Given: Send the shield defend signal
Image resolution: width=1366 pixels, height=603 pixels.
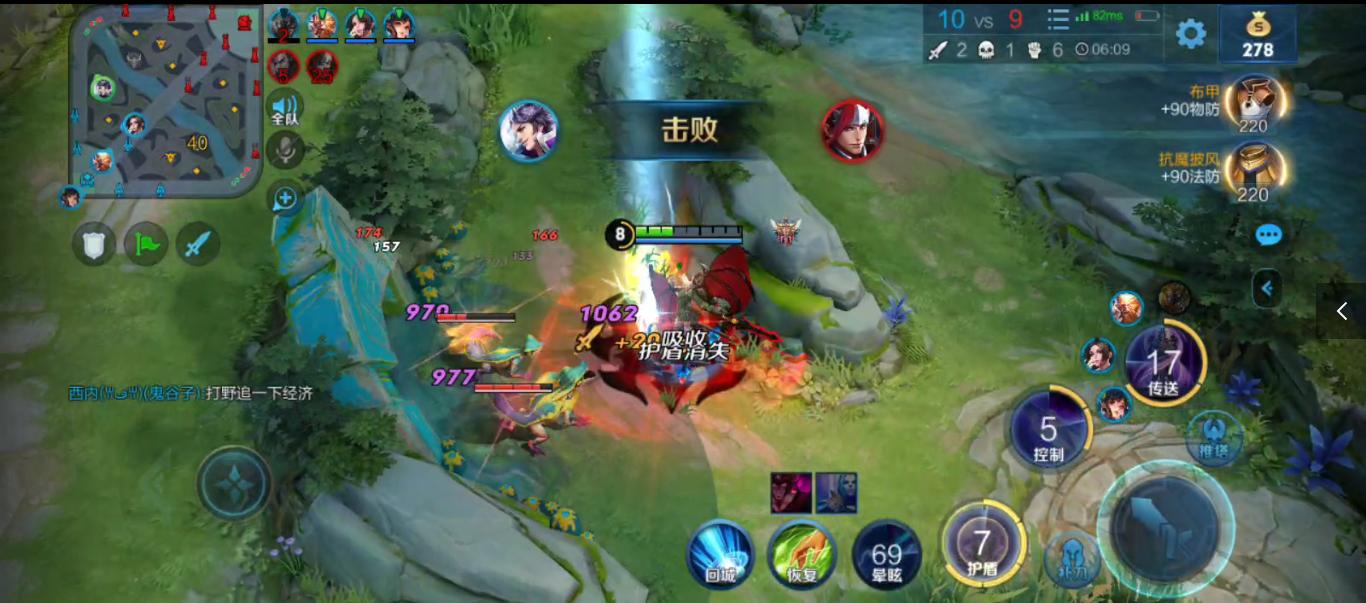Looking at the screenshot, I should click(93, 243).
